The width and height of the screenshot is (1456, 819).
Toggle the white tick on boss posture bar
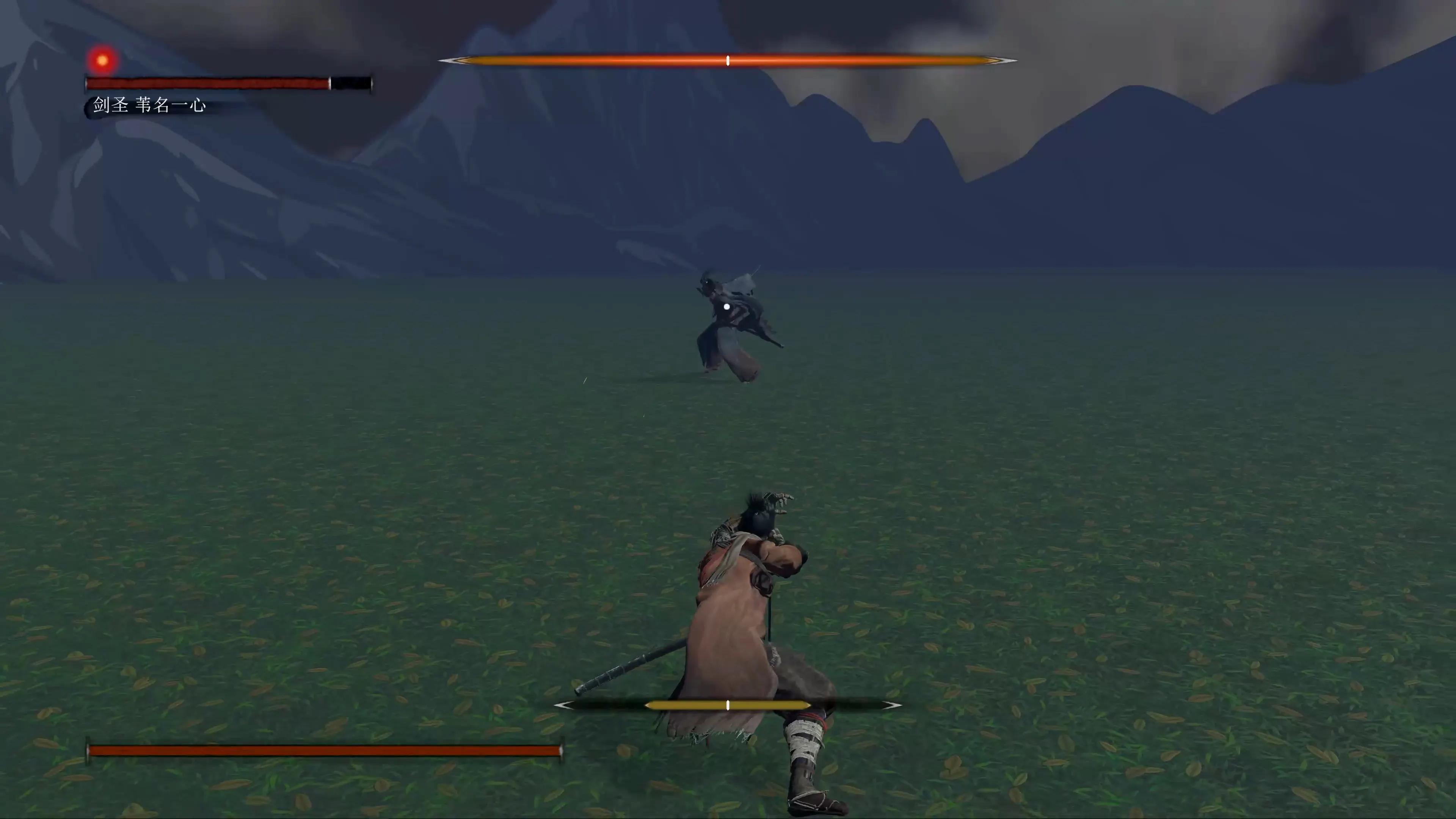[x=728, y=61]
